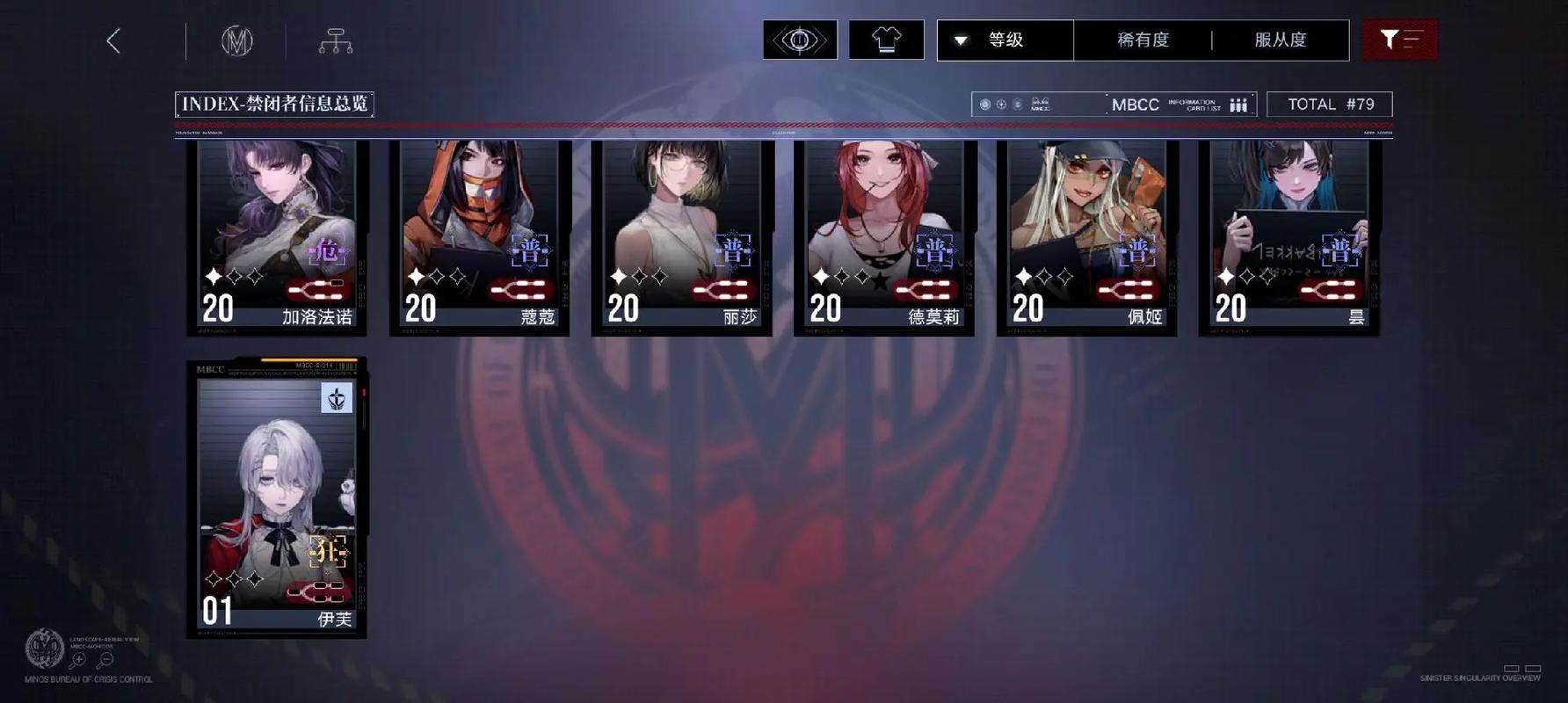The width and height of the screenshot is (1568, 703).
Task: Click the zoom-out magnifier icon
Action: 105,660
